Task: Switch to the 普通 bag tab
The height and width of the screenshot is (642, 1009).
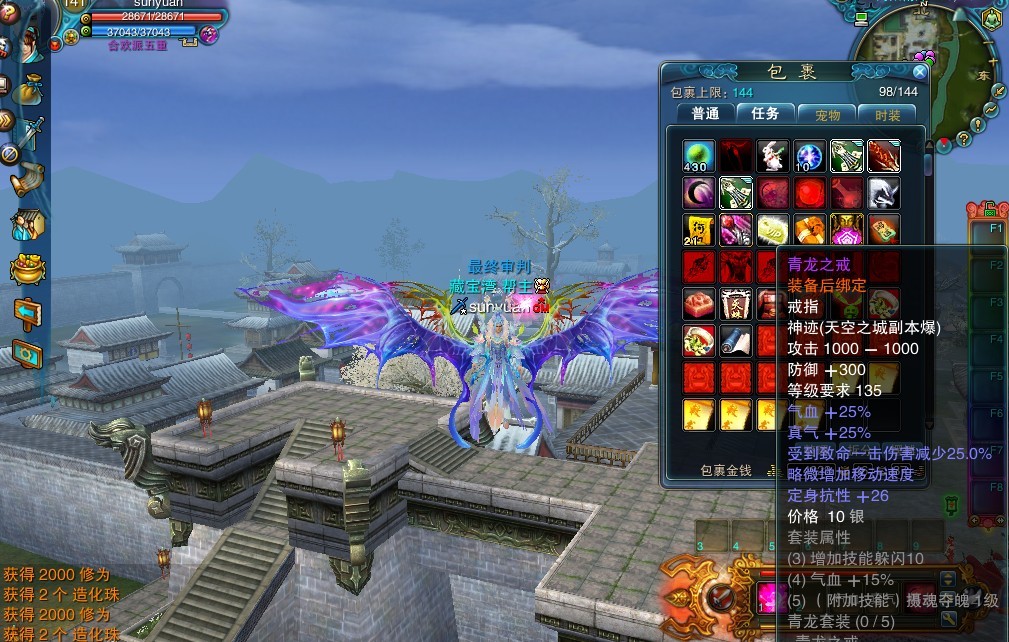Action: tap(705, 114)
